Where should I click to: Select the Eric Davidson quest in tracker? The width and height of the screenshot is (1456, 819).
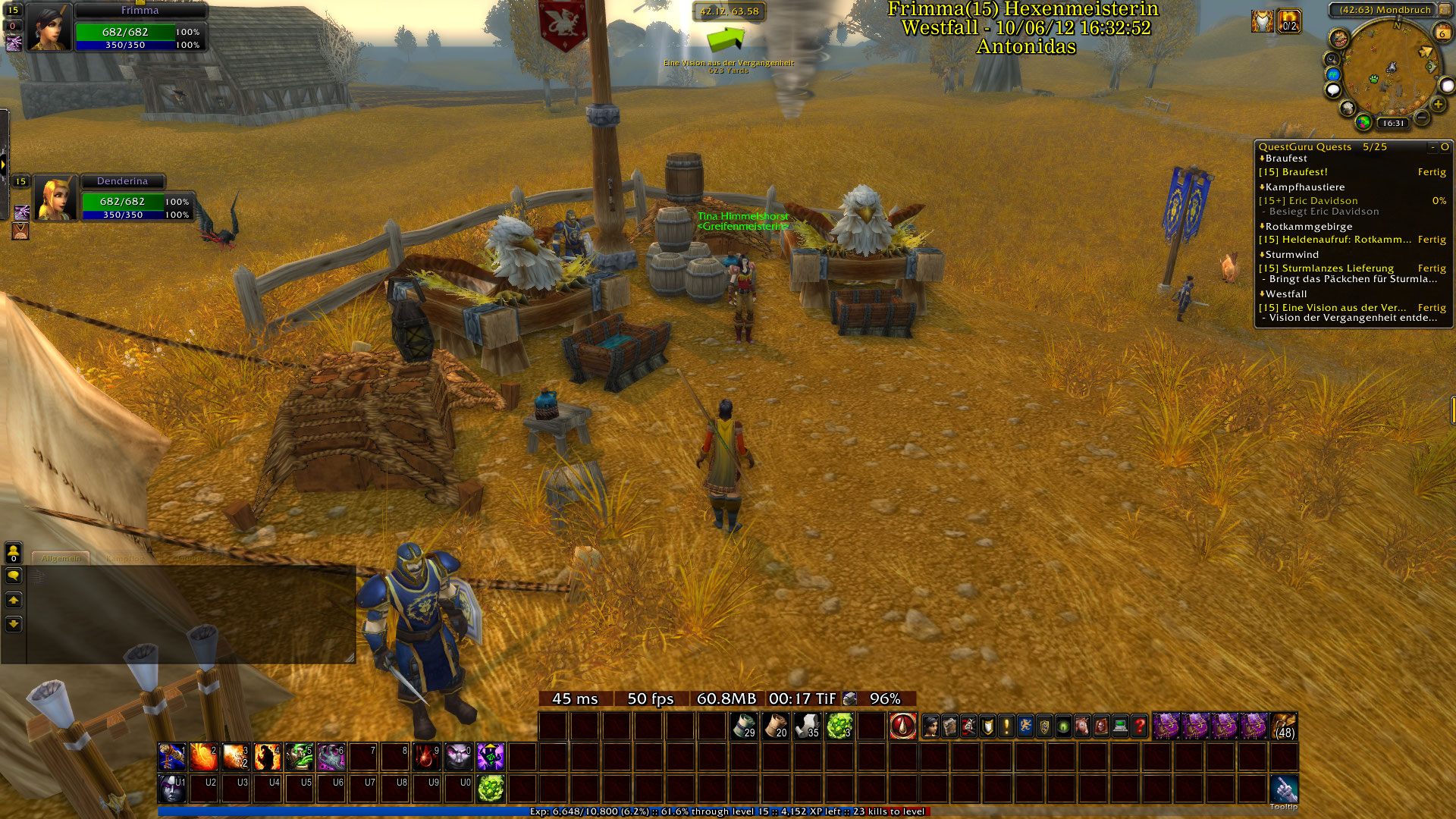click(1323, 201)
